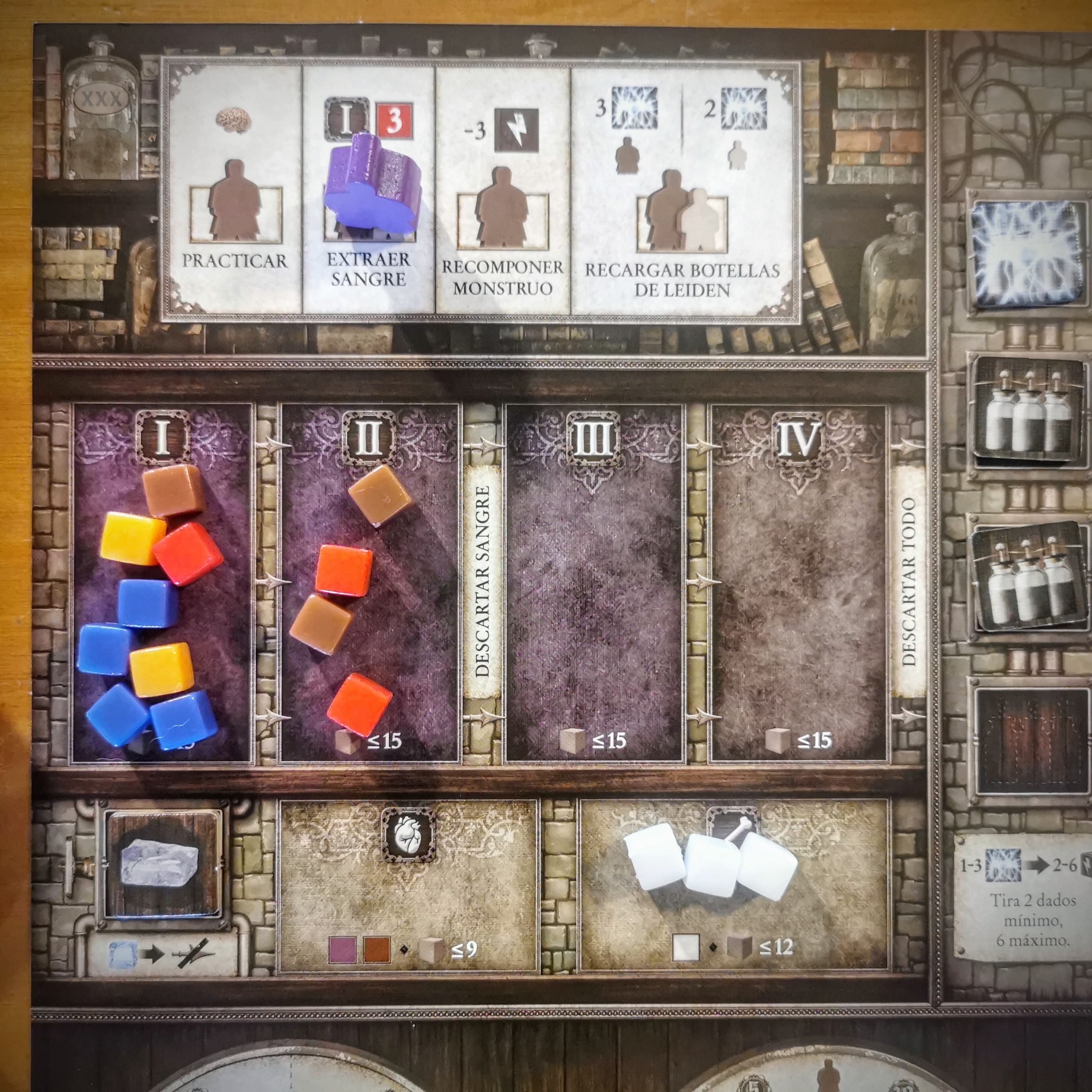Choose empty decomposition chamber IV
This screenshot has width=1092, height=1092.
point(799,582)
